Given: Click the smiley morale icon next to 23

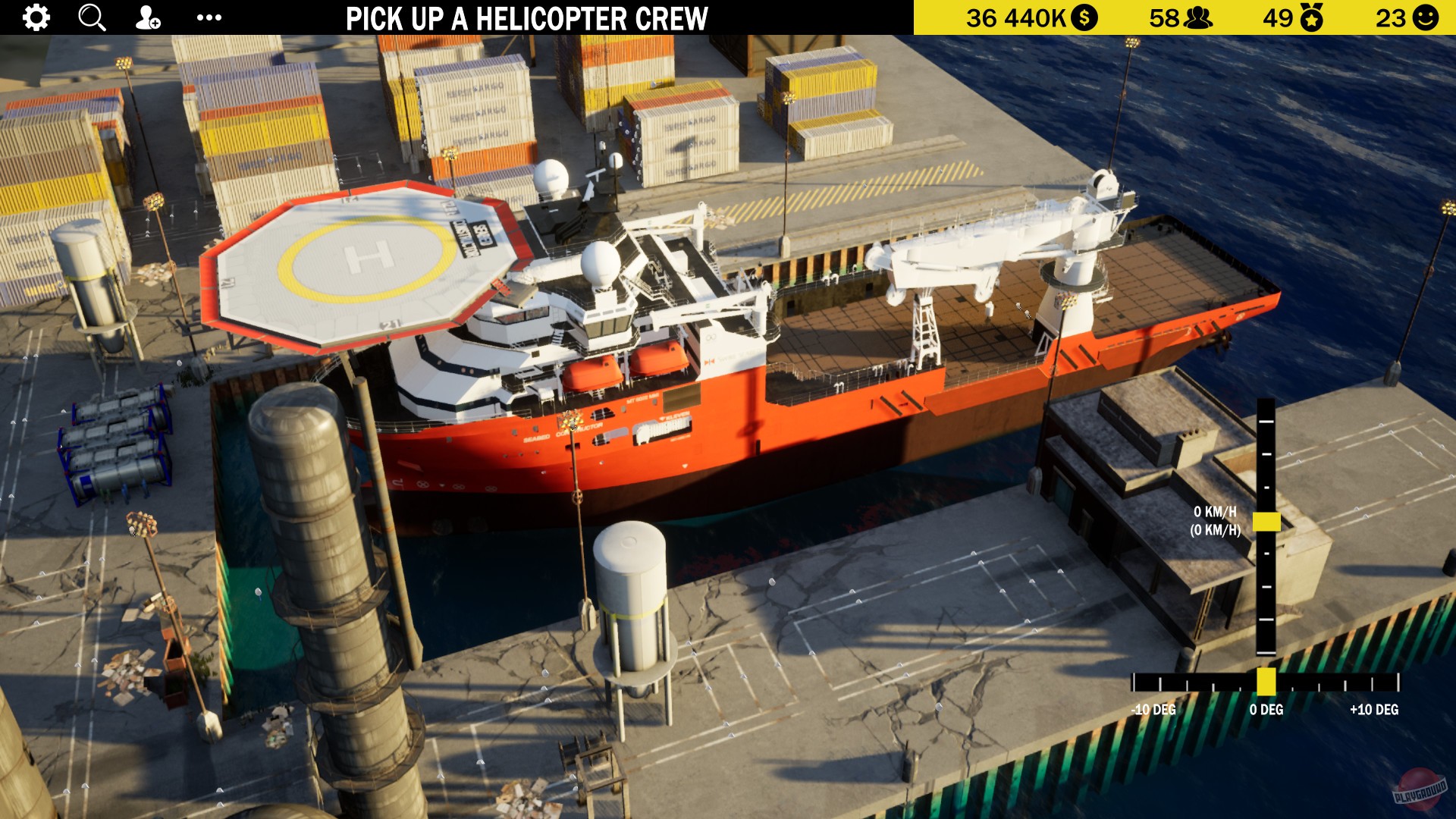Looking at the screenshot, I should (x=1424, y=17).
